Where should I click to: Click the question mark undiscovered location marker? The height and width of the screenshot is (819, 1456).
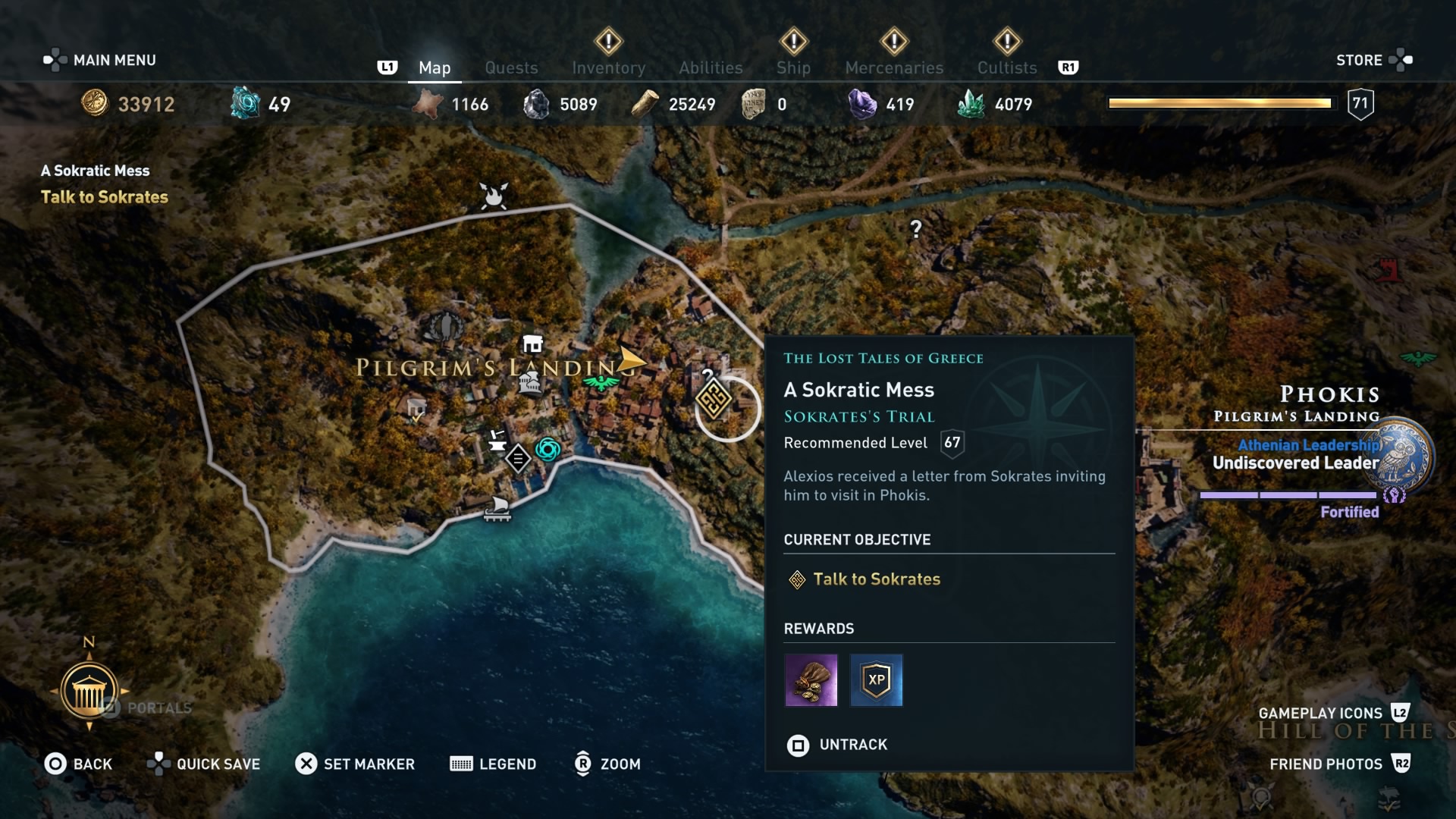pos(915,227)
